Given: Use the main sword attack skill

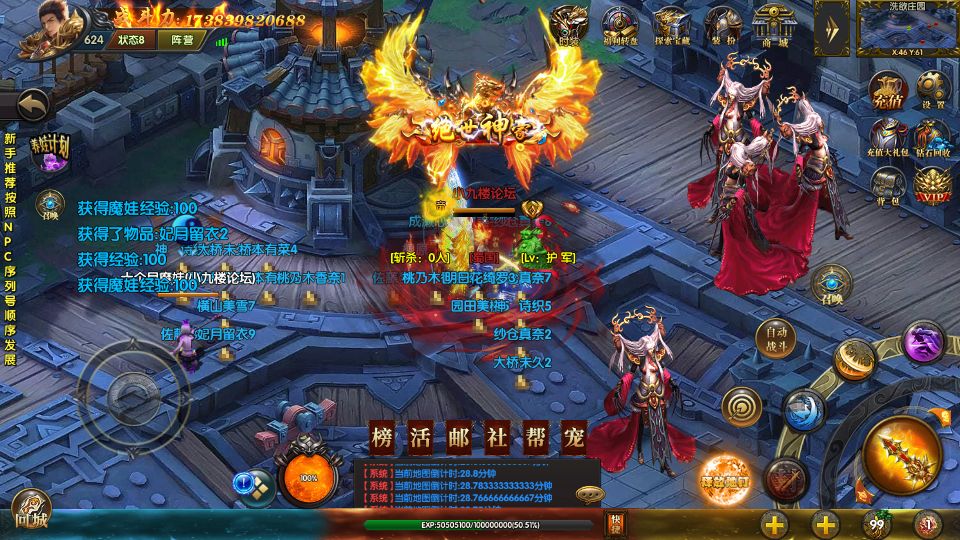Looking at the screenshot, I should point(900,450).
